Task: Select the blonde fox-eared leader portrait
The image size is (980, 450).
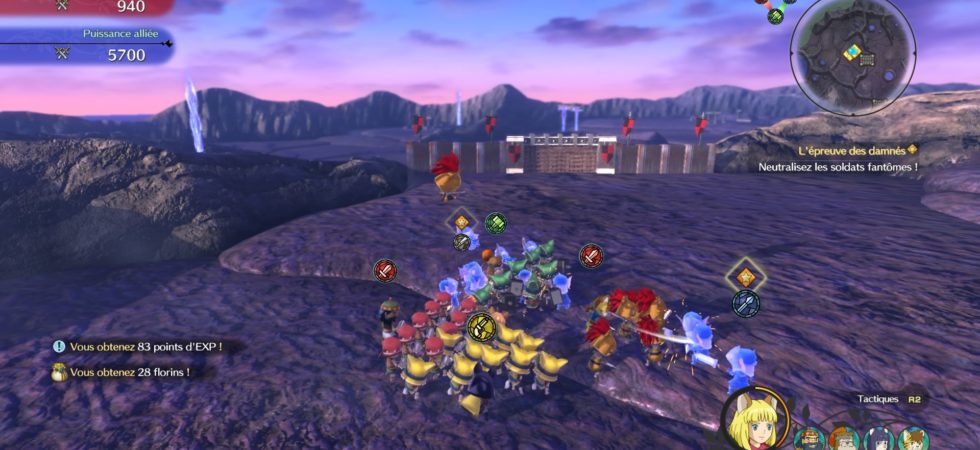Action: 753,420
